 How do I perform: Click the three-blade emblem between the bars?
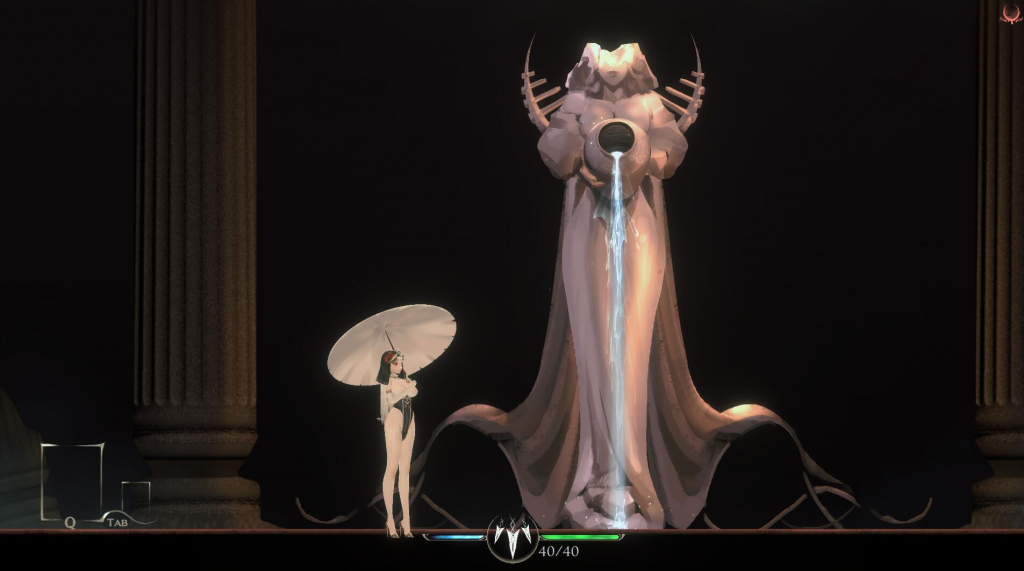[x=513, y=538]
